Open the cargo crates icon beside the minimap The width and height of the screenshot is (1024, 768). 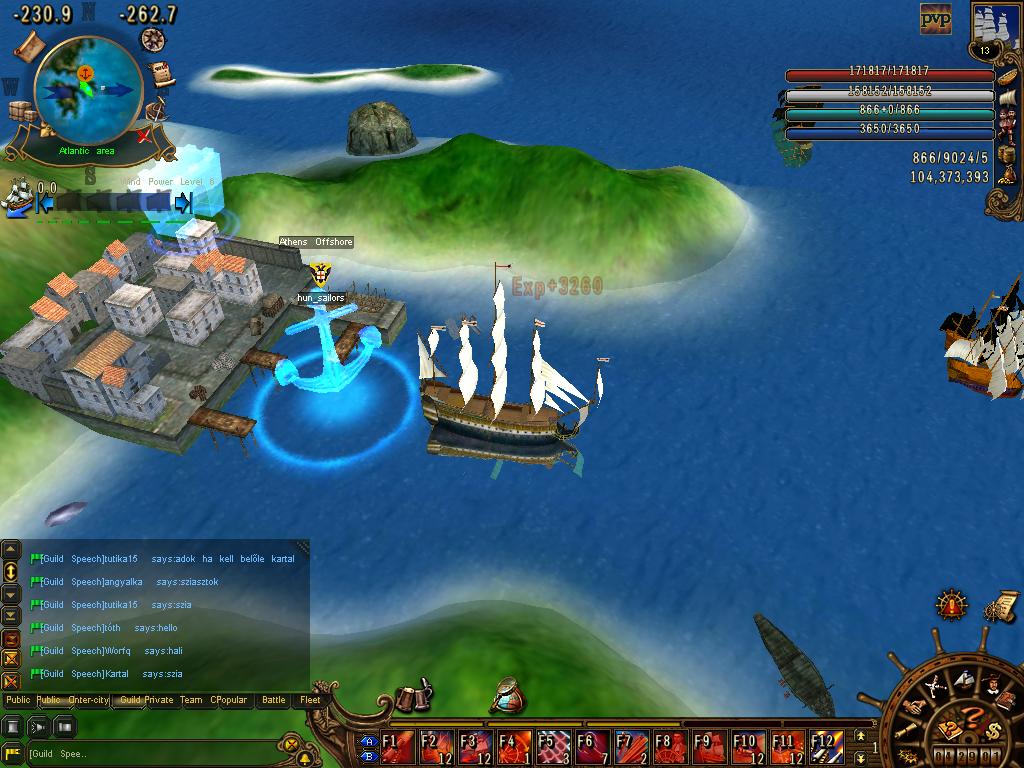(x=22, y=112)
